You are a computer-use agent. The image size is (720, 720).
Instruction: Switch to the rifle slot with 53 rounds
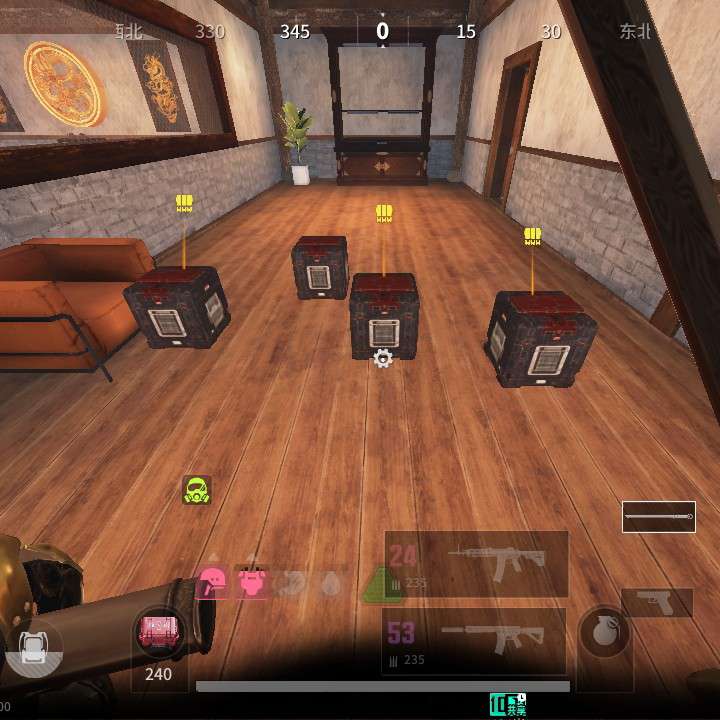(x=474, y=641)
